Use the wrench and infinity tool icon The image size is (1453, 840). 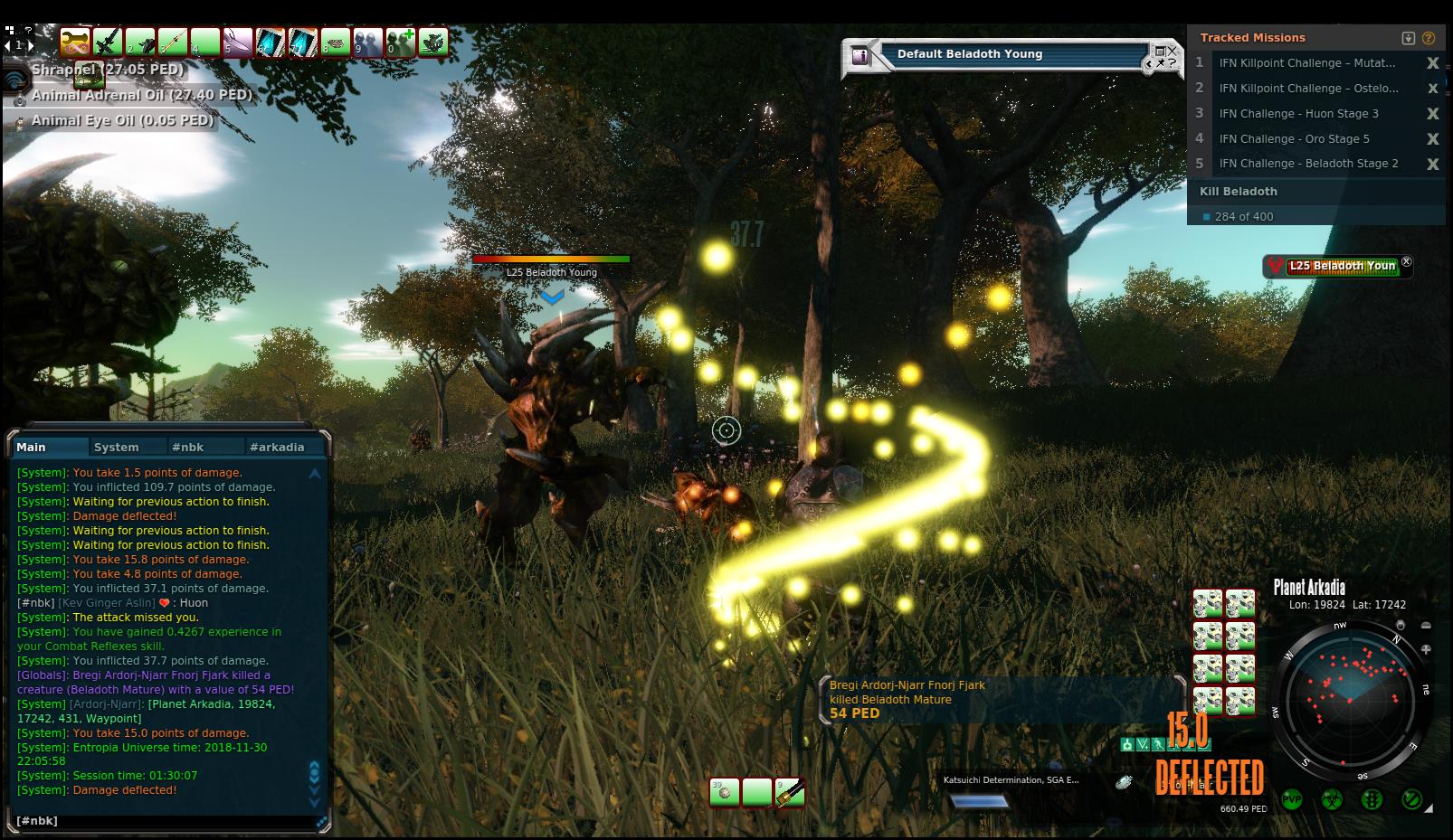[75, 42]
